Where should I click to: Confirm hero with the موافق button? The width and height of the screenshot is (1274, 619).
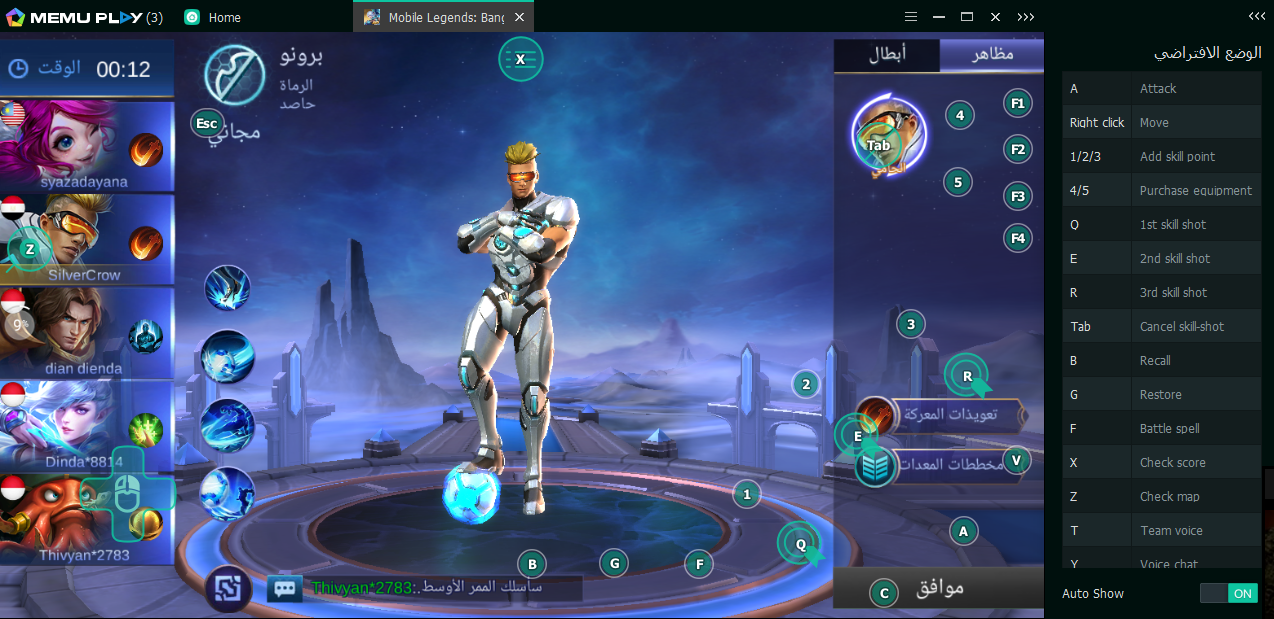(x=938, y=588)
